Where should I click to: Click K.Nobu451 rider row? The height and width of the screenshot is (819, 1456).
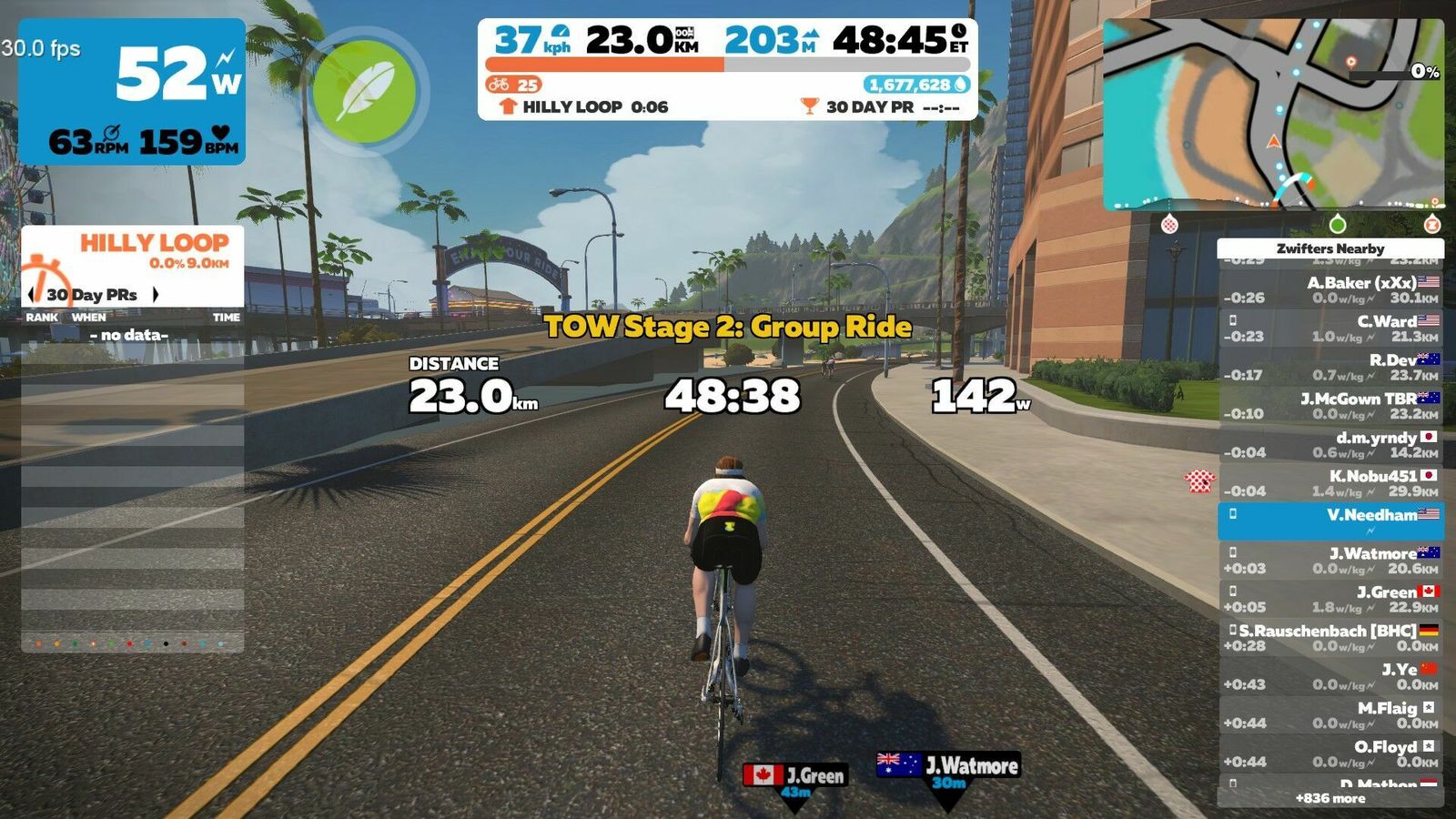point(1330,483)
